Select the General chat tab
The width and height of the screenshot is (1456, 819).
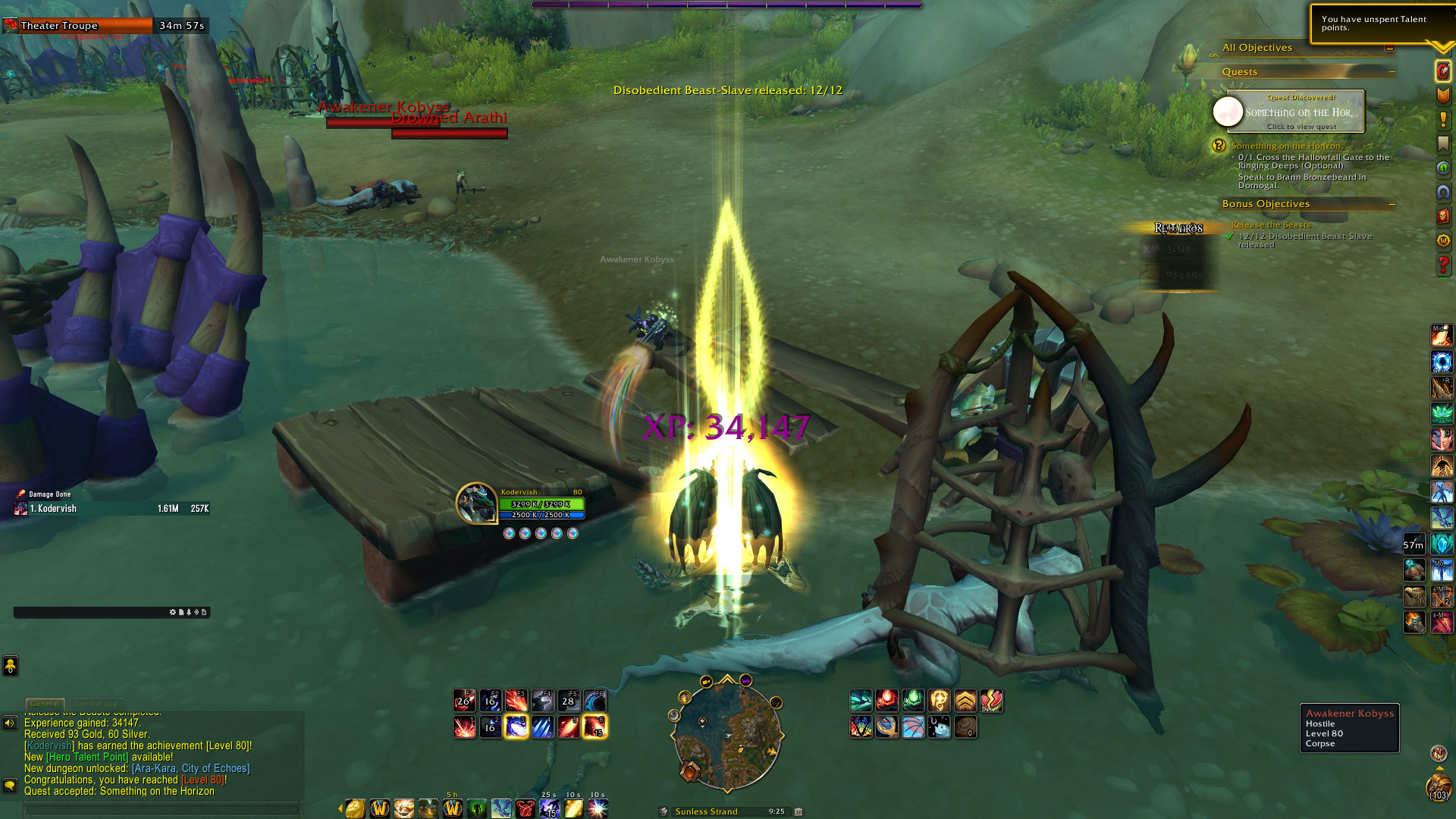click(x=45, y=704)
